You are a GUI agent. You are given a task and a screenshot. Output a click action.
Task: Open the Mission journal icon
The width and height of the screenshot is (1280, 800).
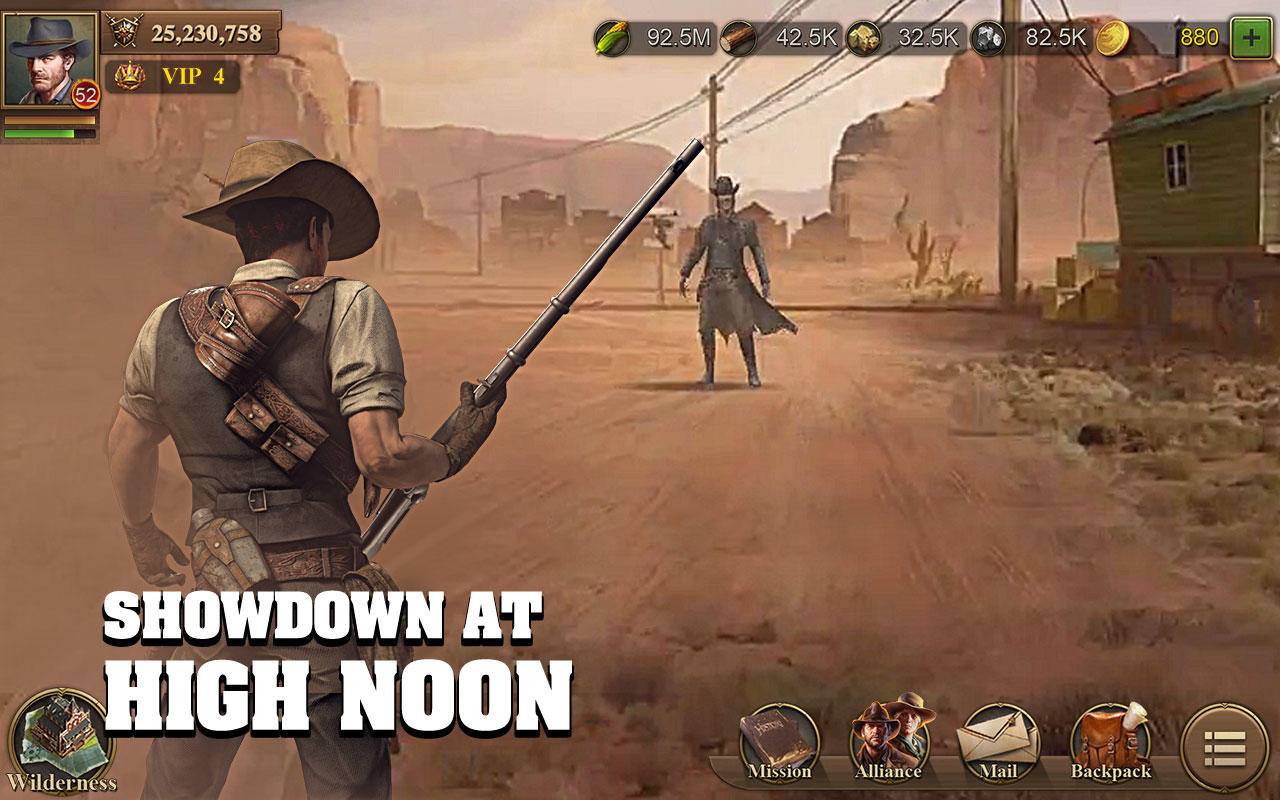point(779,741)
